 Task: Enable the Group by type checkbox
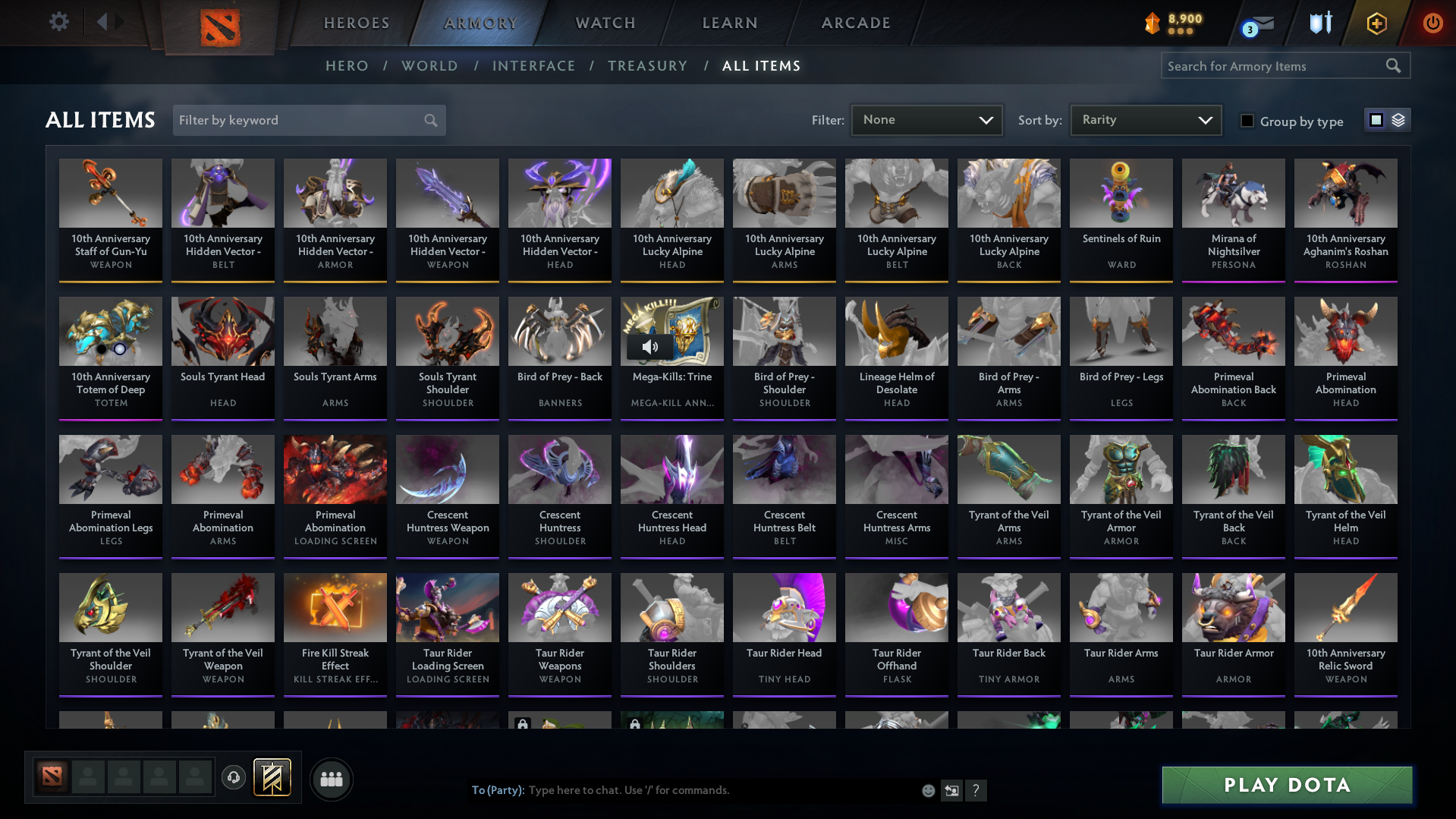coord(1247,121)
